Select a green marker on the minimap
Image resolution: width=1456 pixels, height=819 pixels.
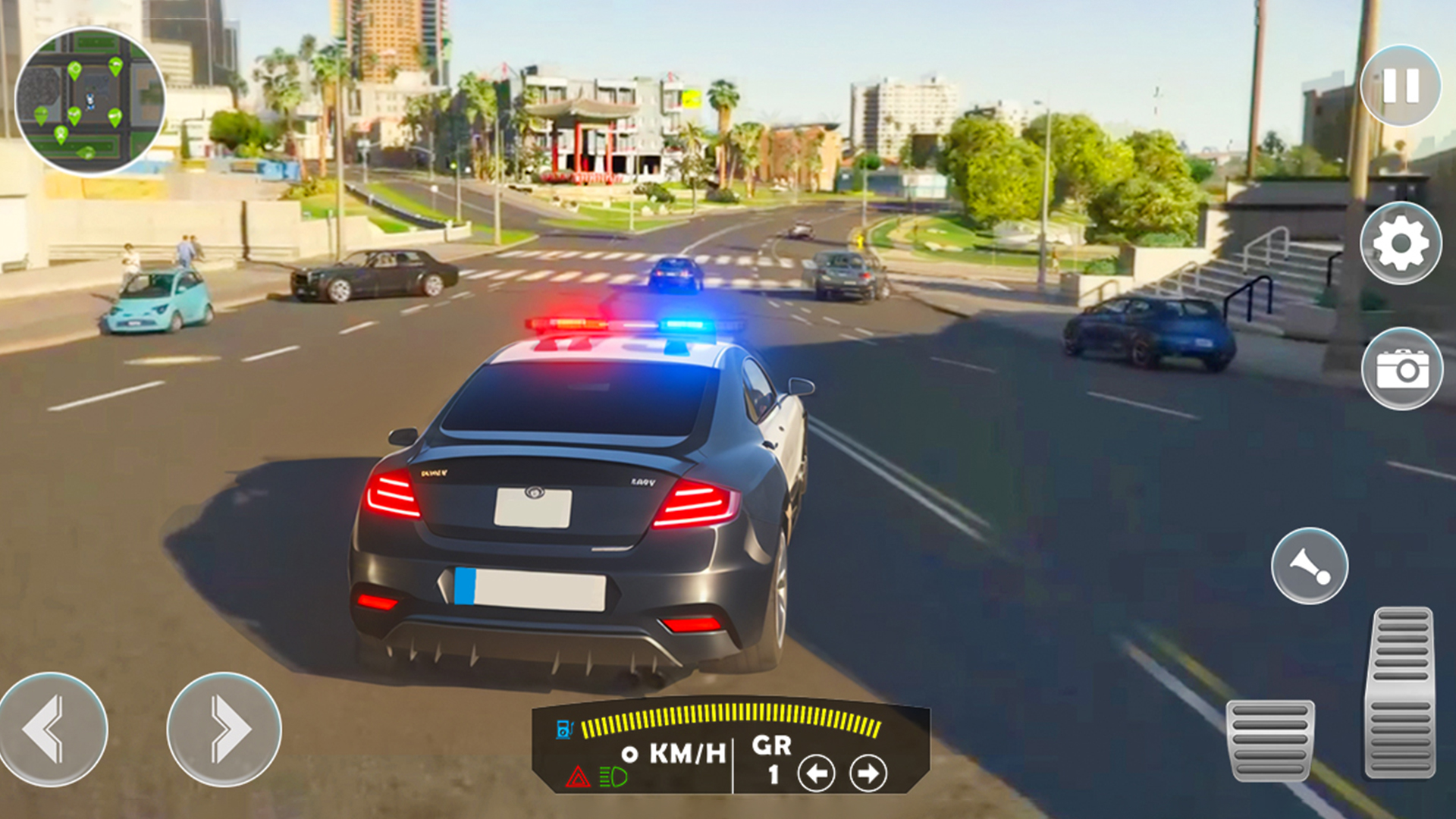click(x=74, y=68)
